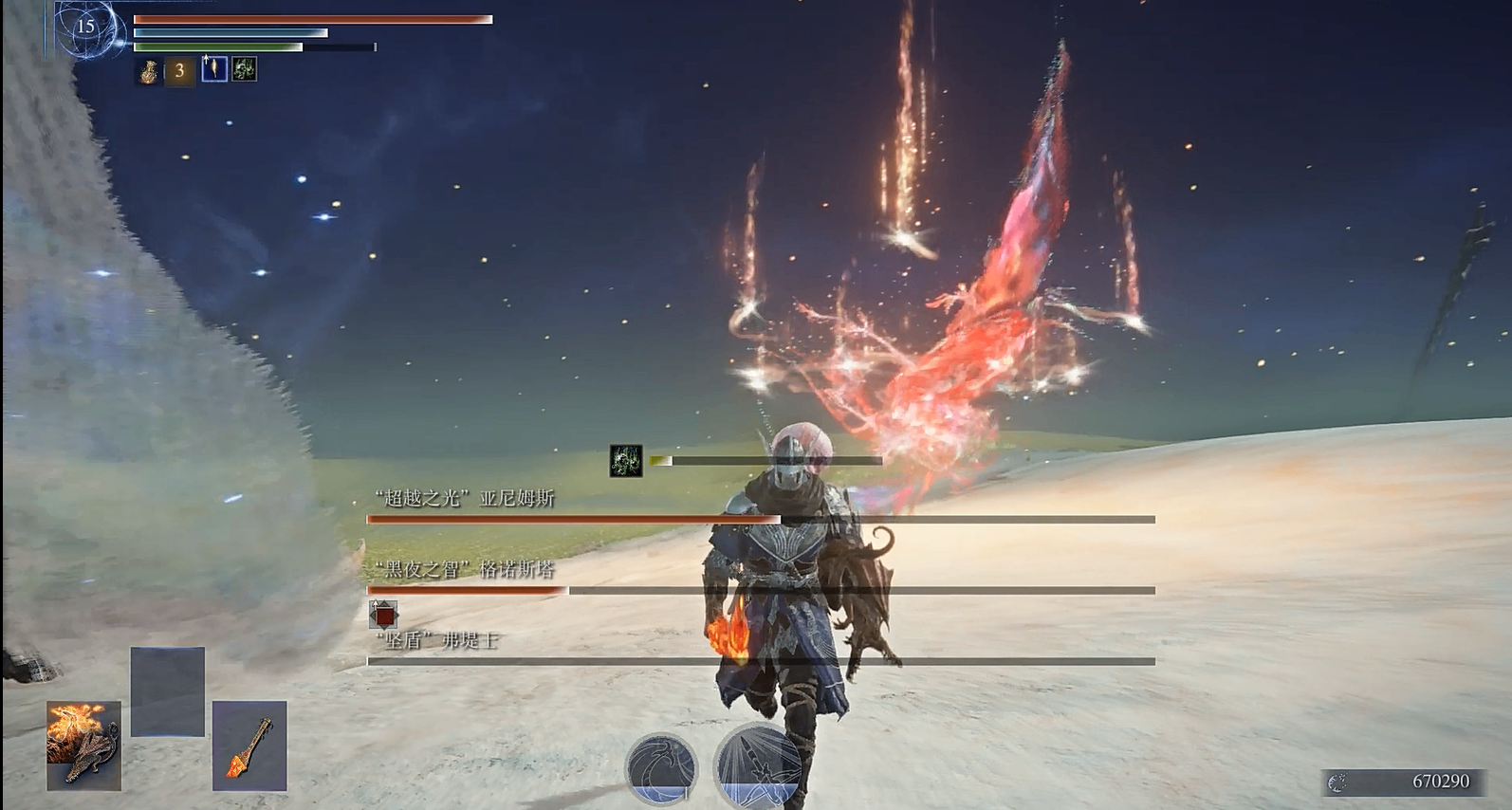Select the flaming dragon-head weapon slot
The width and height of the screenshot is (1512, 810).
[83, 746]
